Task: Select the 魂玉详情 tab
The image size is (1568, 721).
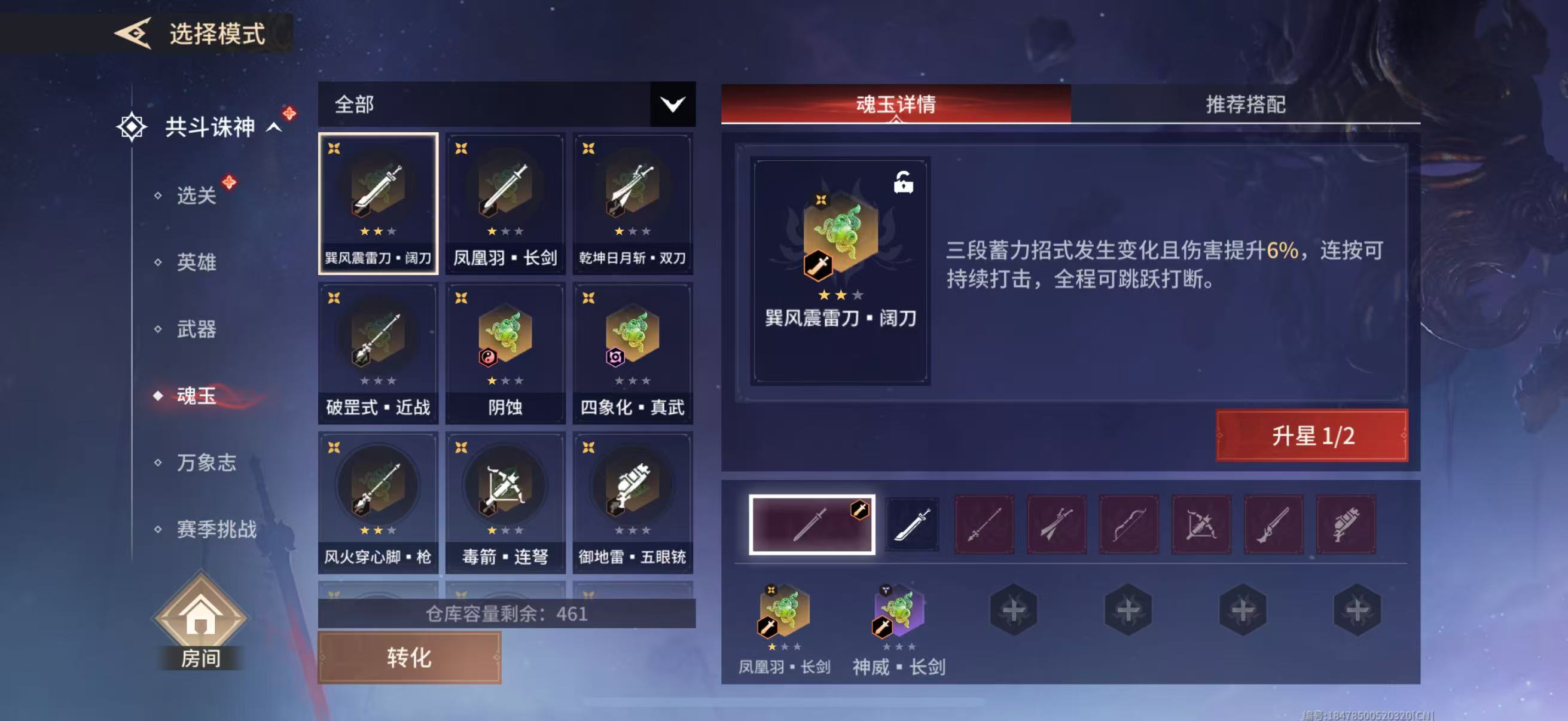Action: point(895,105)
